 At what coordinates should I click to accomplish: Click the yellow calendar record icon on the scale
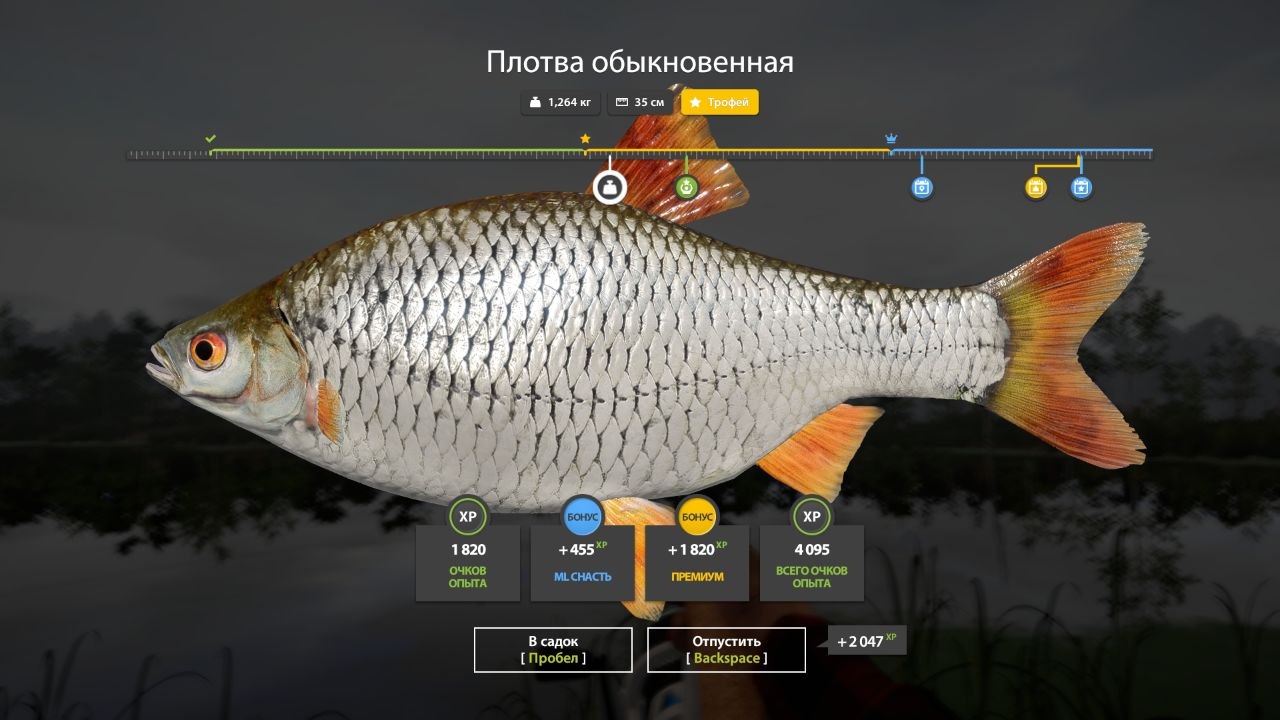tap(1036, 187)
